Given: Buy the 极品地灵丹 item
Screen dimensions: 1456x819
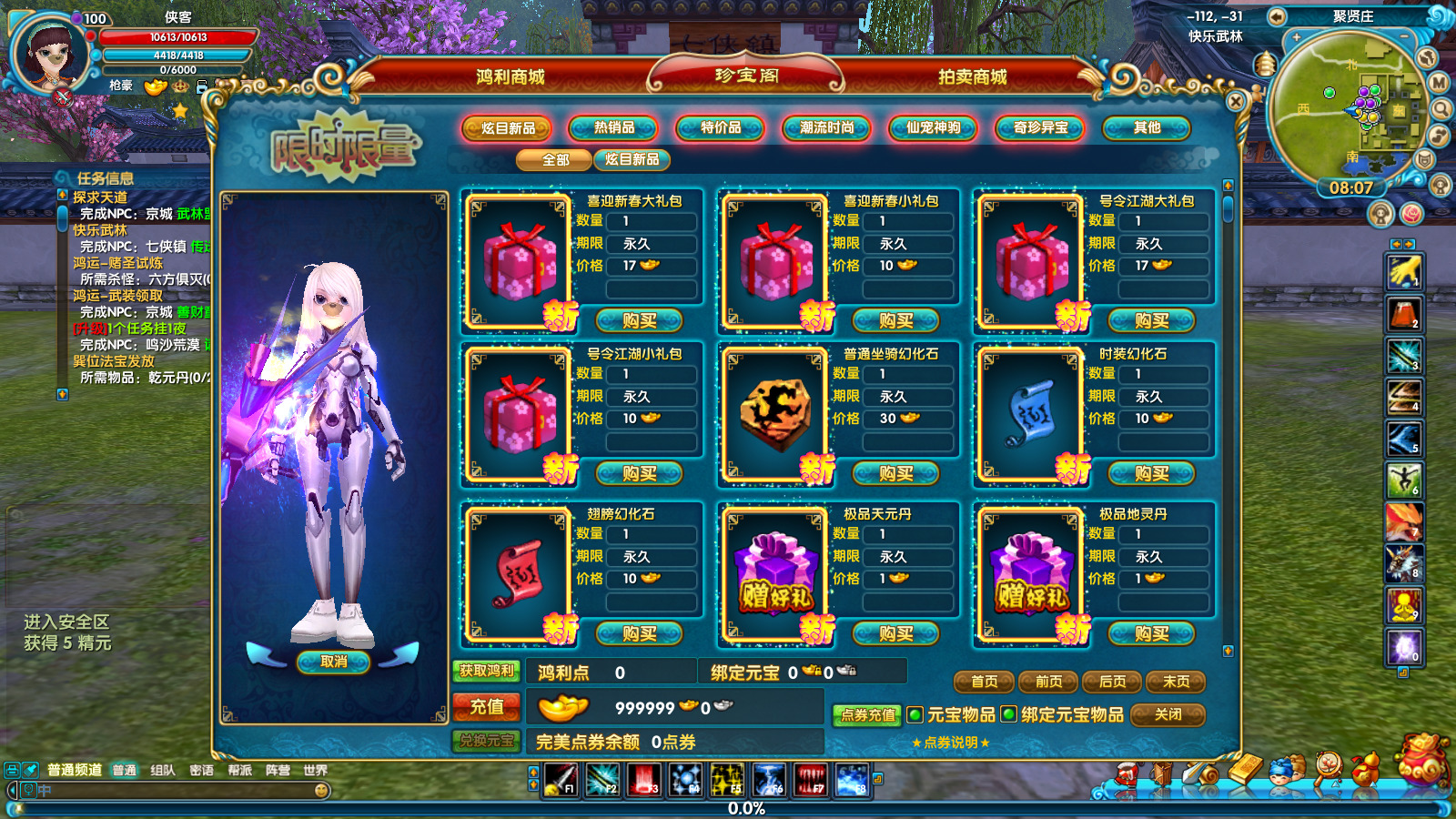Looking at the screenshot, I should click(x=1151, y=634).
